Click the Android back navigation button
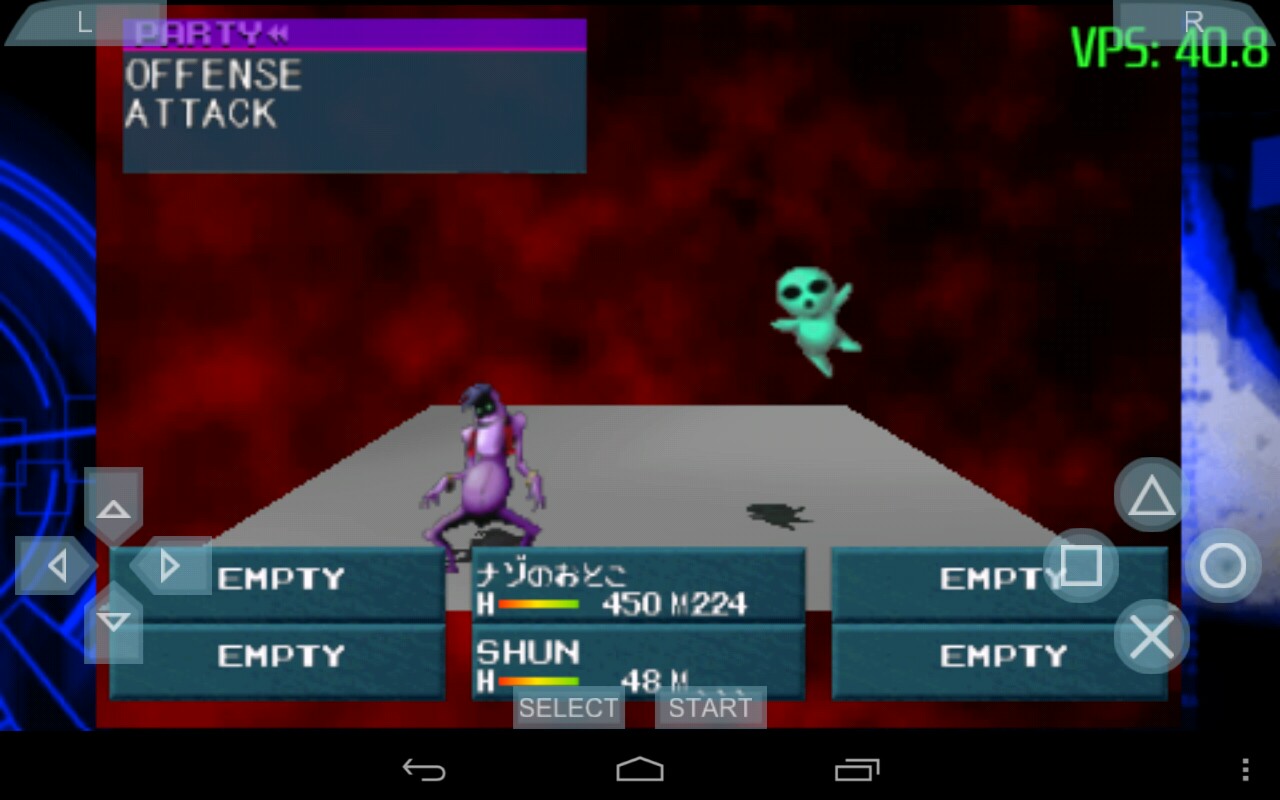The image size is (1280, 800). [x=424, y=769]
